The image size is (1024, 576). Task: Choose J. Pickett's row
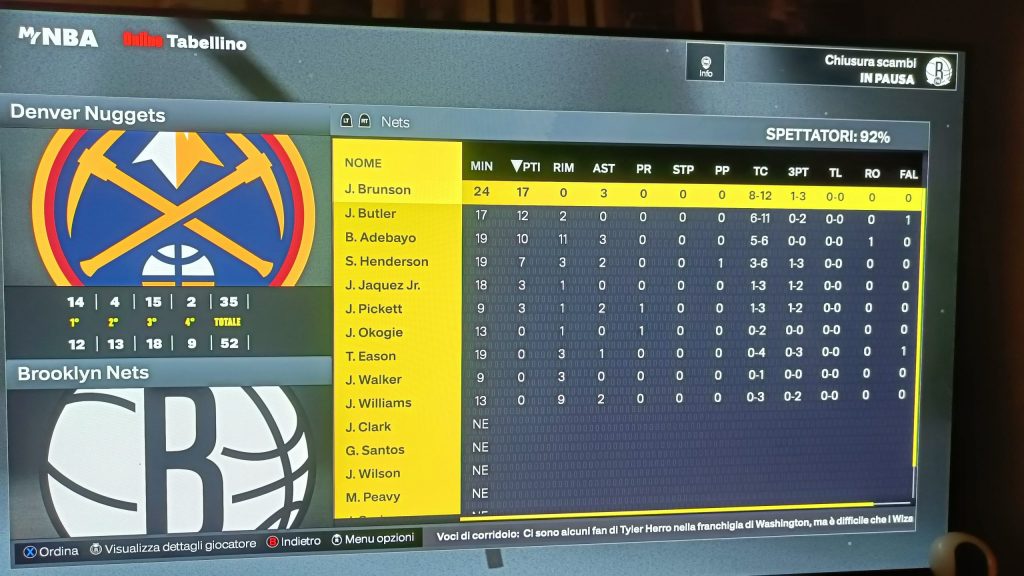(x=374, y=309)
